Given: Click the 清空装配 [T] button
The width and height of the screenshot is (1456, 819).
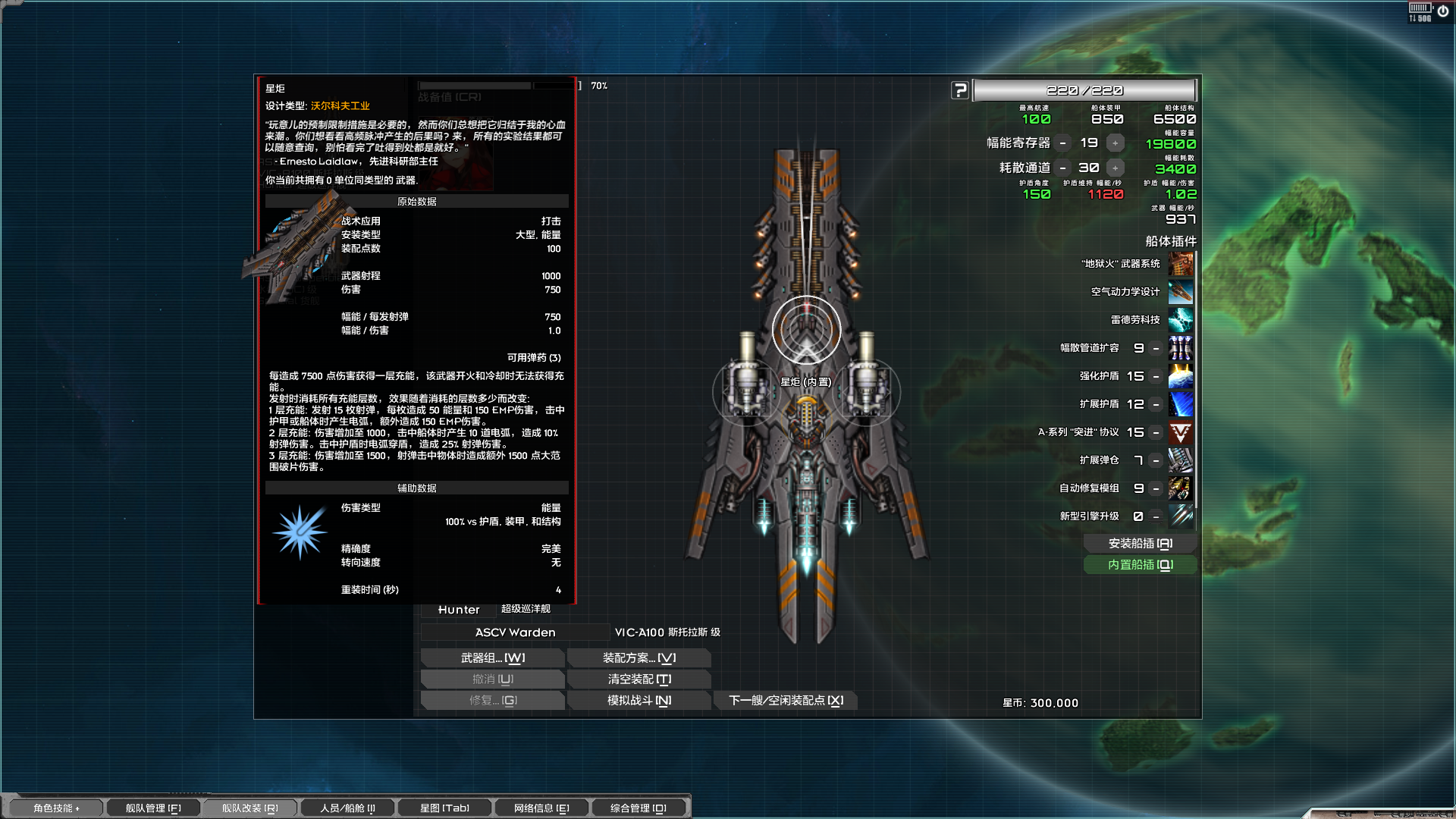Looking at the screenshot, I should pos(639,679).
